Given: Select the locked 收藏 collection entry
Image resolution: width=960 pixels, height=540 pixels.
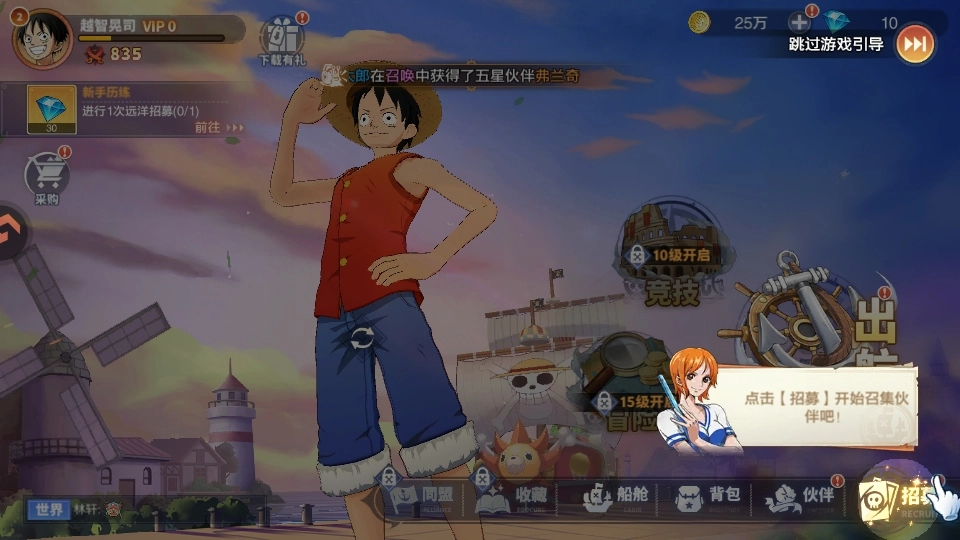Looking at the screenshot, I should [520, 497].
